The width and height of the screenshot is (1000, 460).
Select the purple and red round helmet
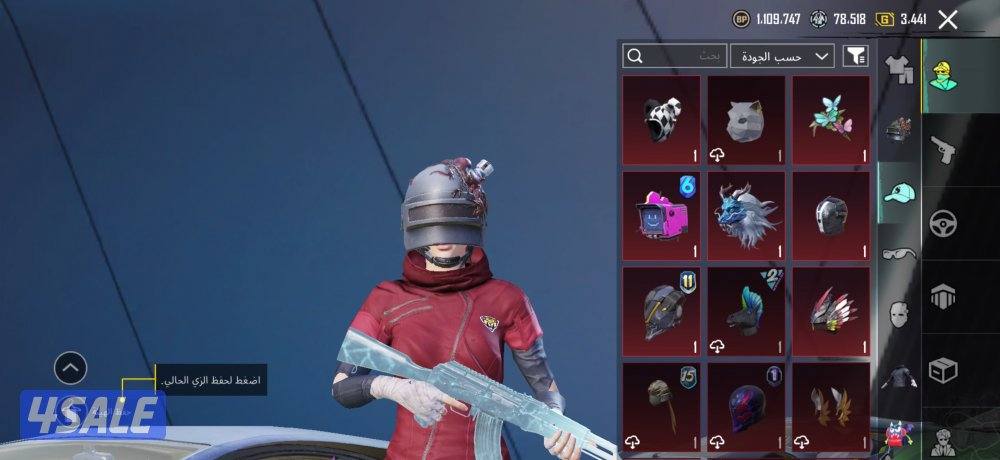(746, 405)
